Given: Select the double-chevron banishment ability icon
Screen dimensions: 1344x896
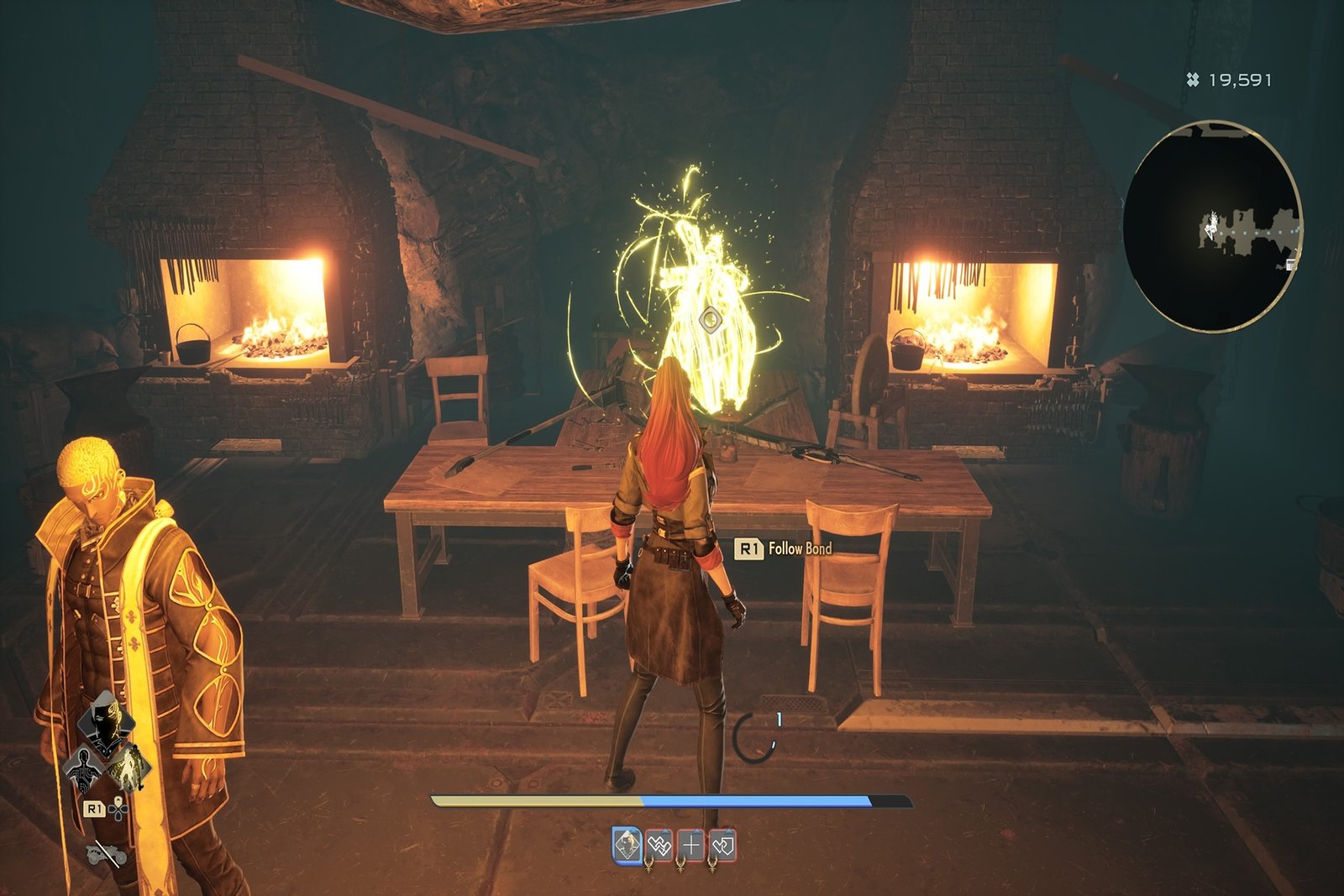Looking at the screenshot, I should pyautogui.click(x=659, y=845).
